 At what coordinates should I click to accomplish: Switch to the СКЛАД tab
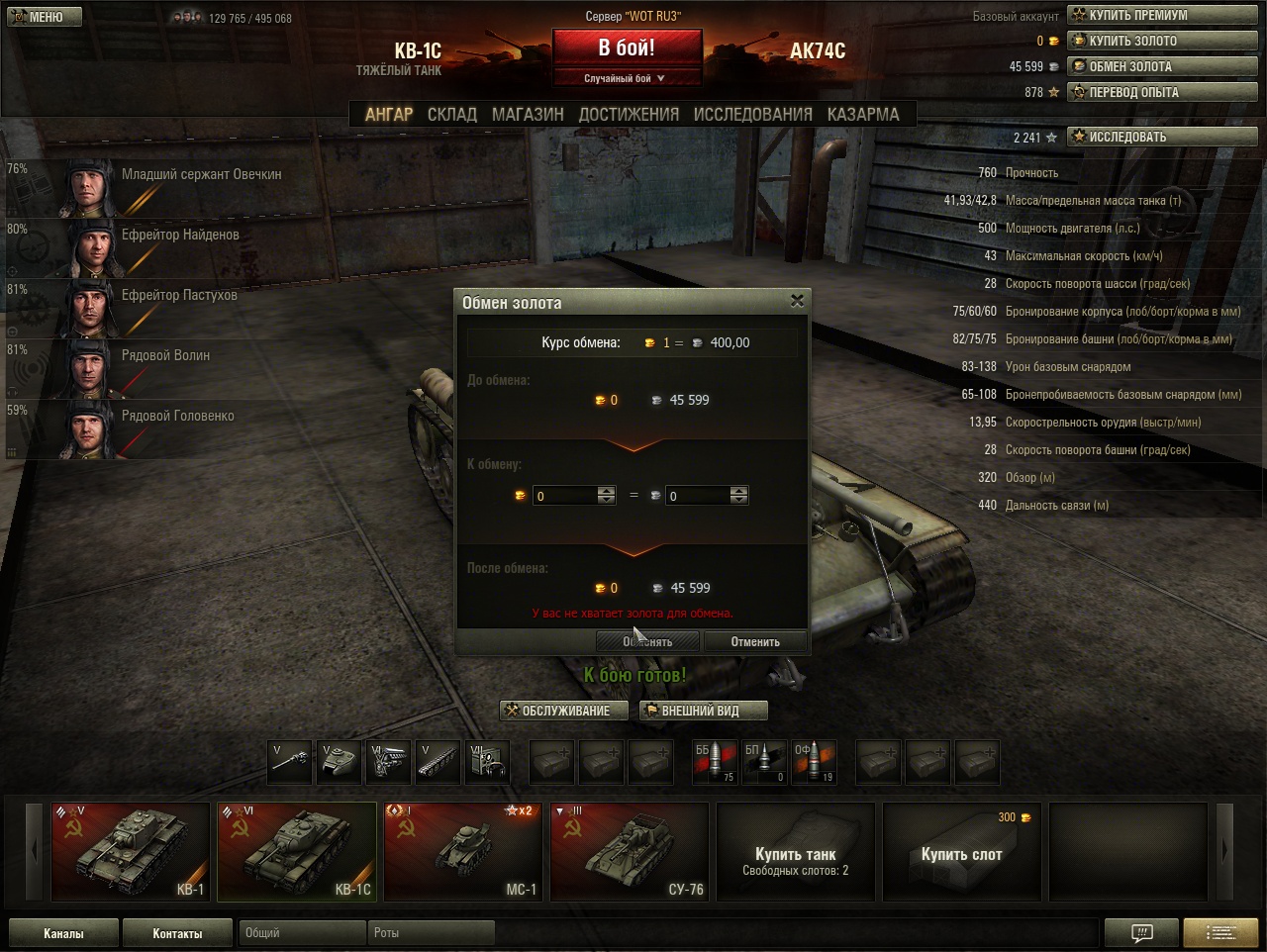pos(451,115)
